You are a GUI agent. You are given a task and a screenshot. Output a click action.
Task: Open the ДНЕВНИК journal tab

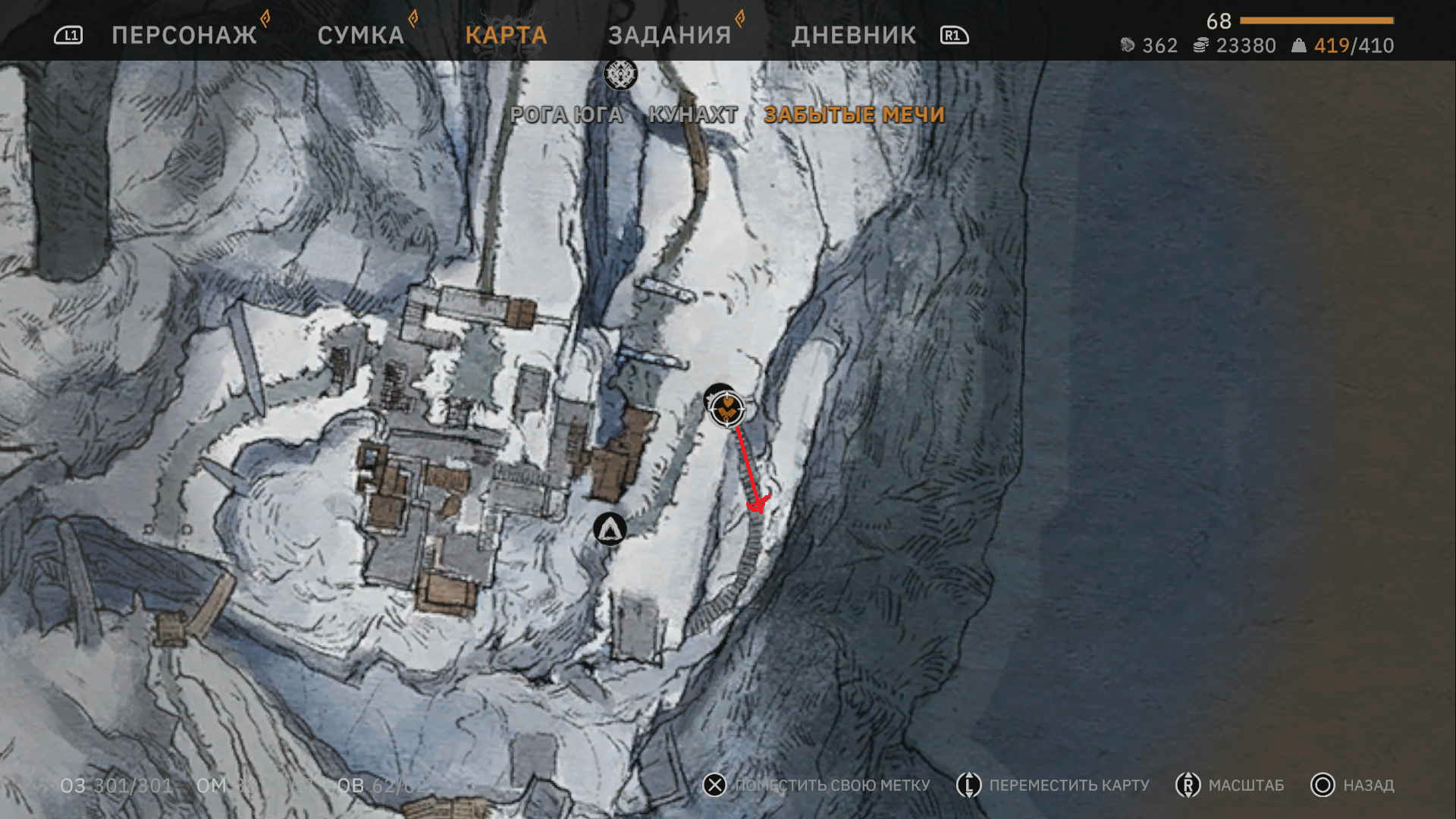pos(854,35)
